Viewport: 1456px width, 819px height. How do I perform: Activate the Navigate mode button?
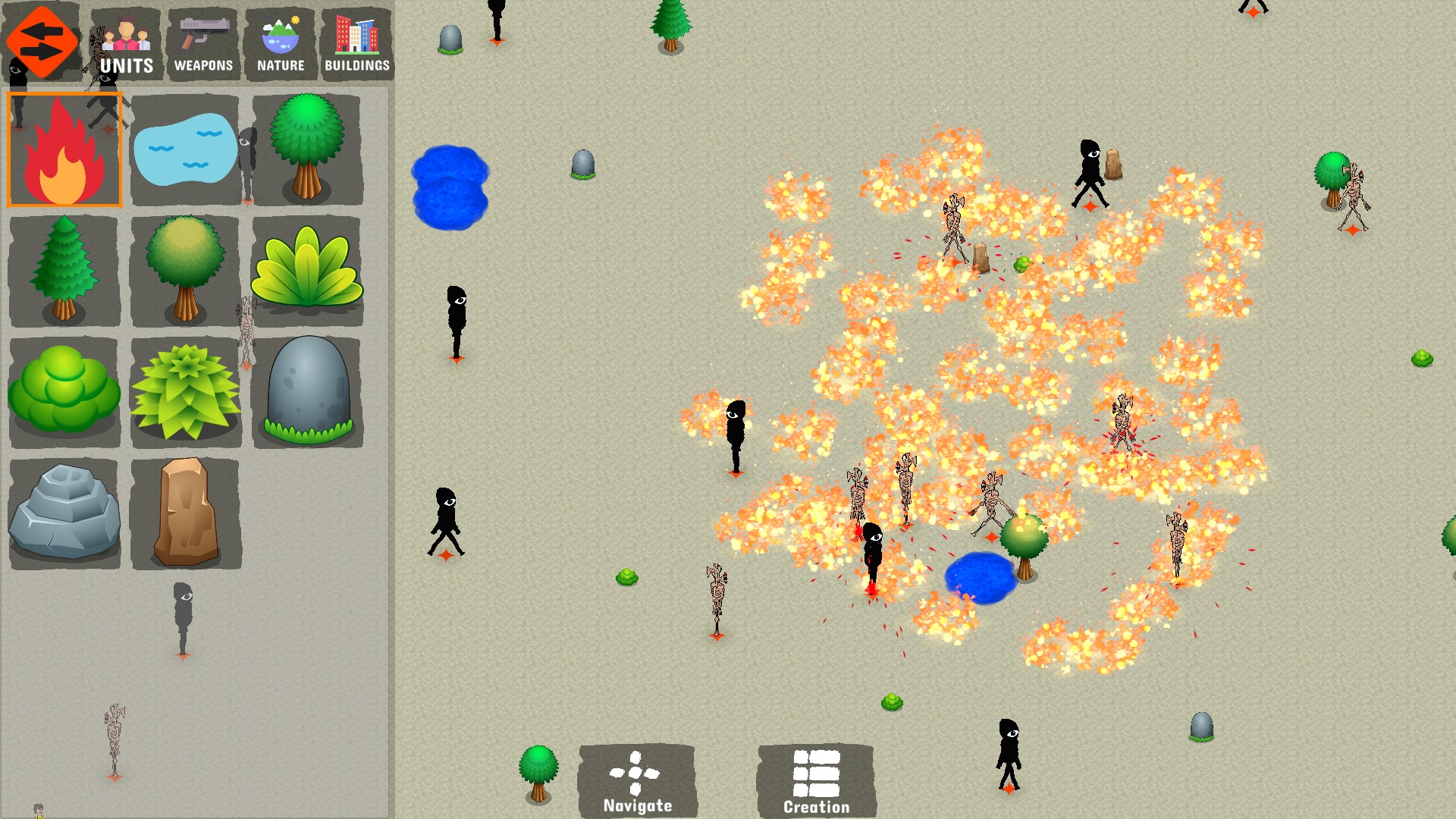637,781
